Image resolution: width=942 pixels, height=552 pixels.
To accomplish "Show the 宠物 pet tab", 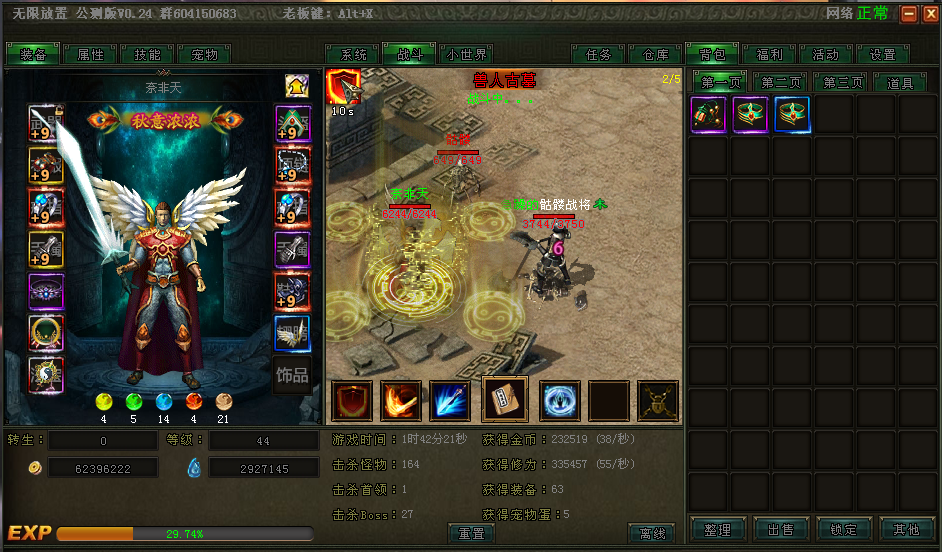I will [204, 55].
